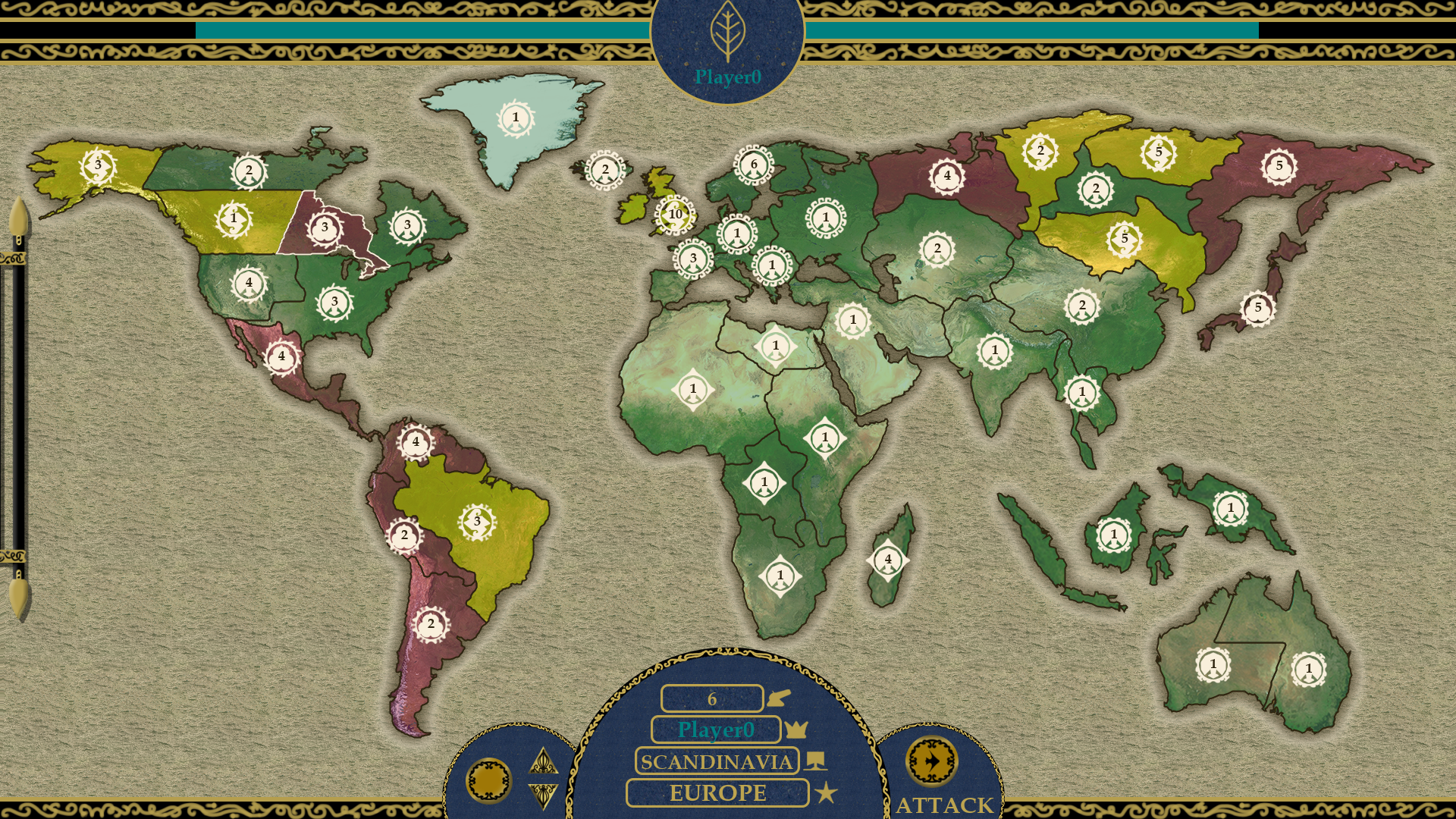Click the ATTACK phase arrow button

[x=931, y=761]
